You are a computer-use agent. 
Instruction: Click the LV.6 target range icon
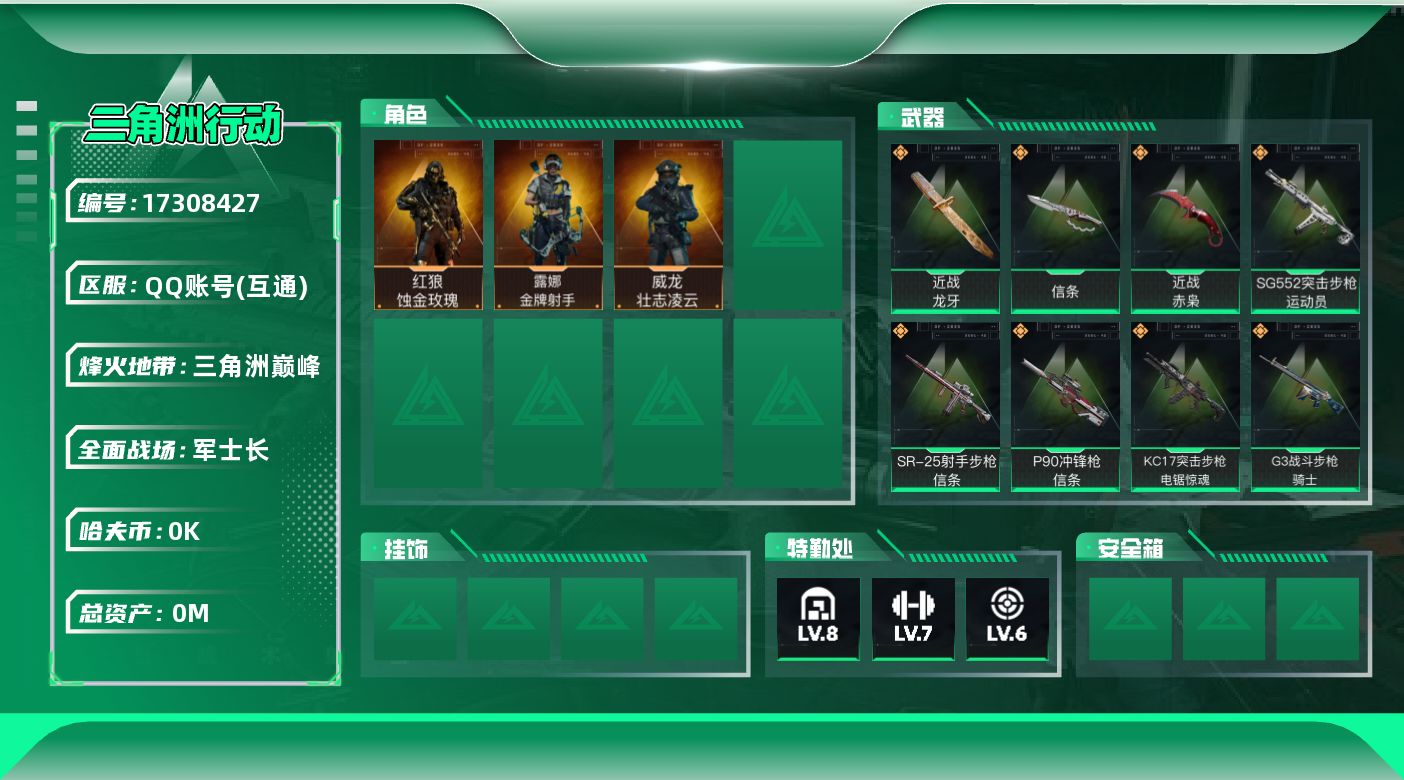point(1007,617)
